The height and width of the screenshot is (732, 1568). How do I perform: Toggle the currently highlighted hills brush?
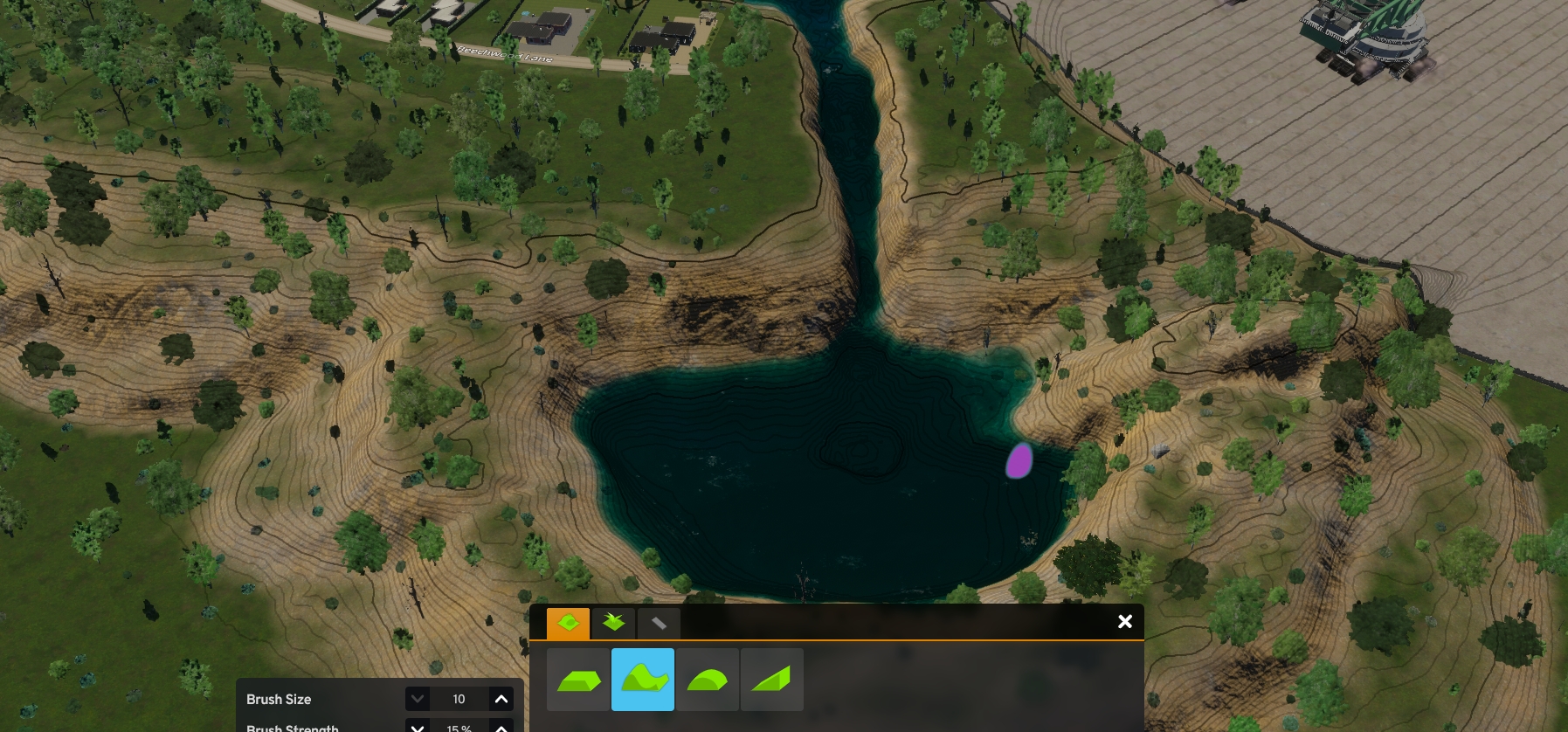[x=643, y=679]
